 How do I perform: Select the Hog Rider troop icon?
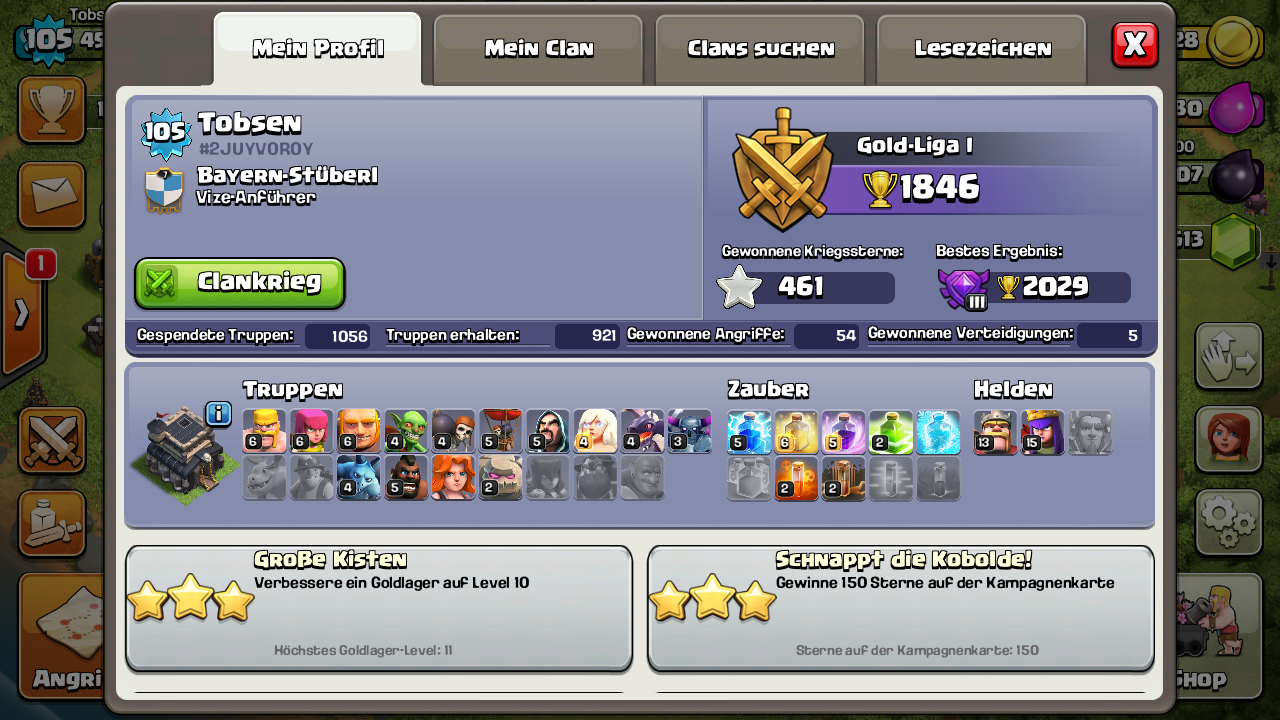[406, 478]
